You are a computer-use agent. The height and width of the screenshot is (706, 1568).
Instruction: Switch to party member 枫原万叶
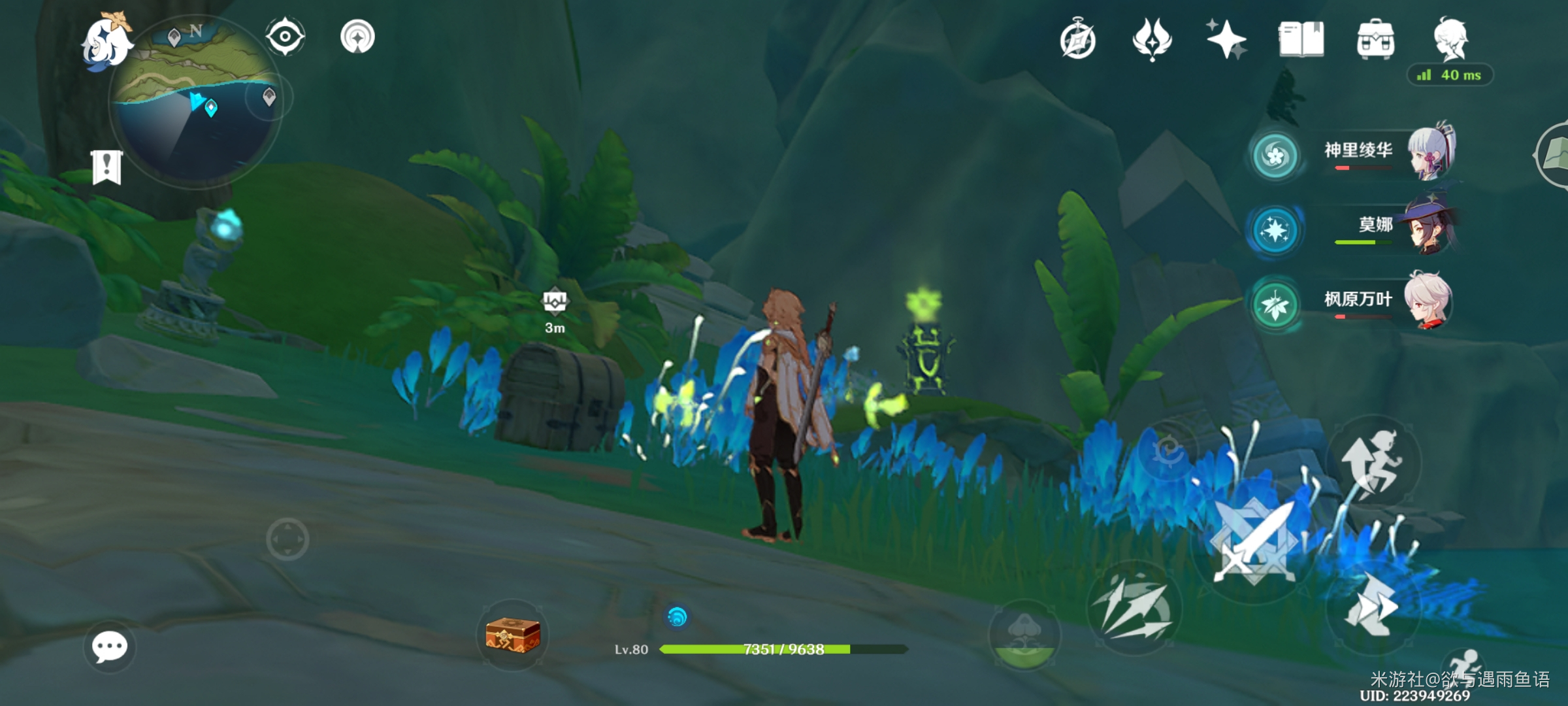pyautogui.click(x=1359, y=302)
